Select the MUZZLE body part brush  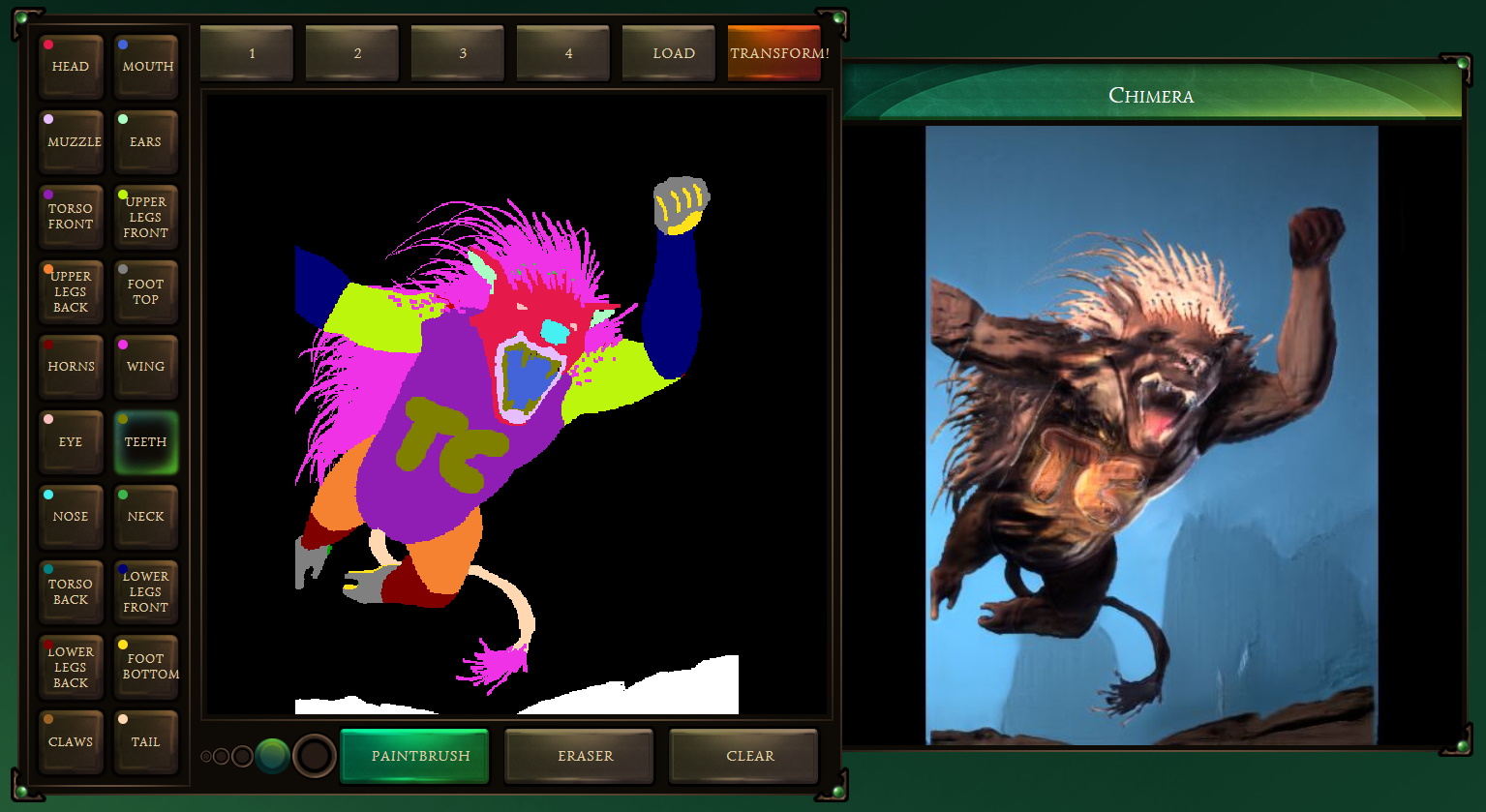pyautogui.click(x=71, y=141)
